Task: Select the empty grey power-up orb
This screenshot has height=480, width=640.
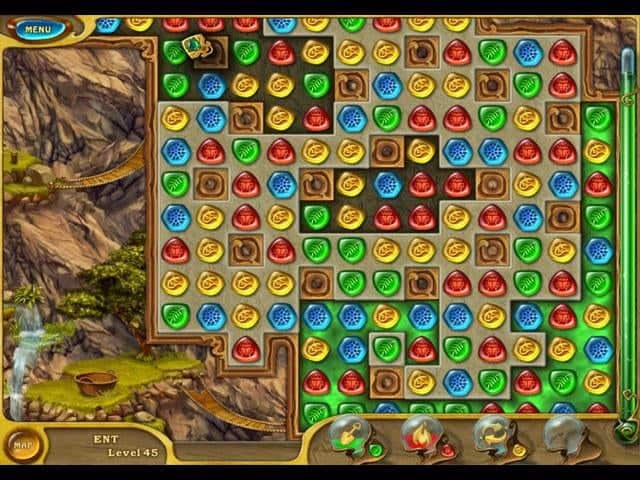Action: click(563, 437)
